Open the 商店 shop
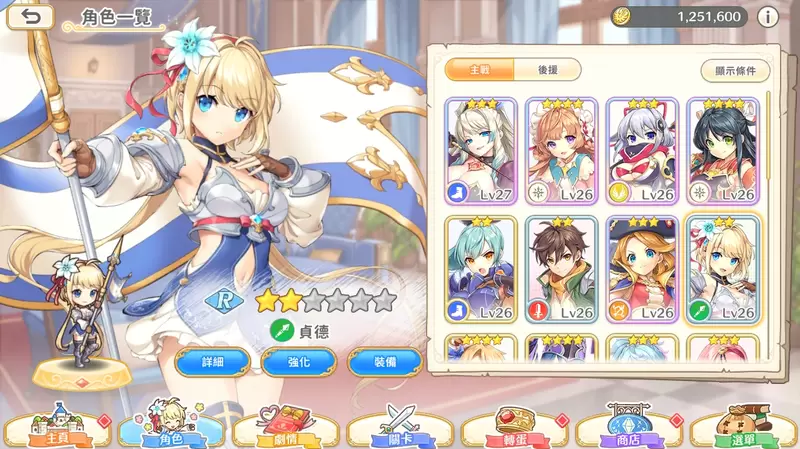 628,429
